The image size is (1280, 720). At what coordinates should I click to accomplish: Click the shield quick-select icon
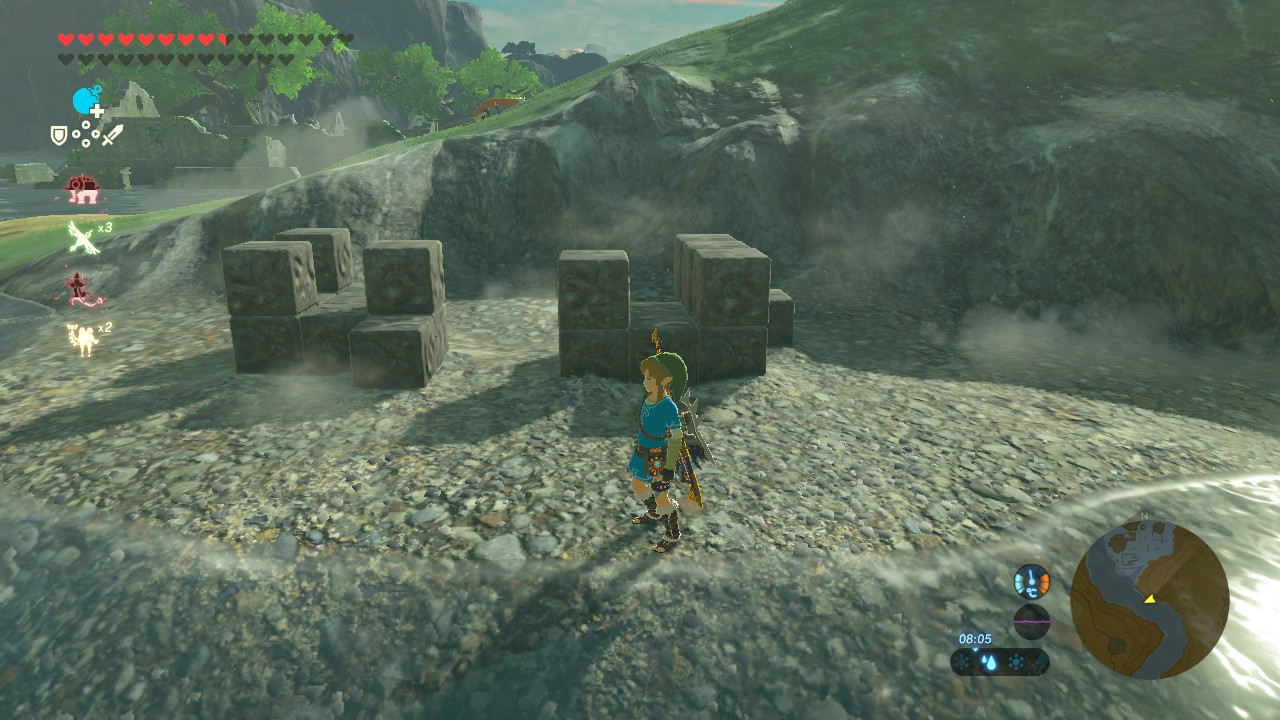pyautogui.click(x=59, y=135)
